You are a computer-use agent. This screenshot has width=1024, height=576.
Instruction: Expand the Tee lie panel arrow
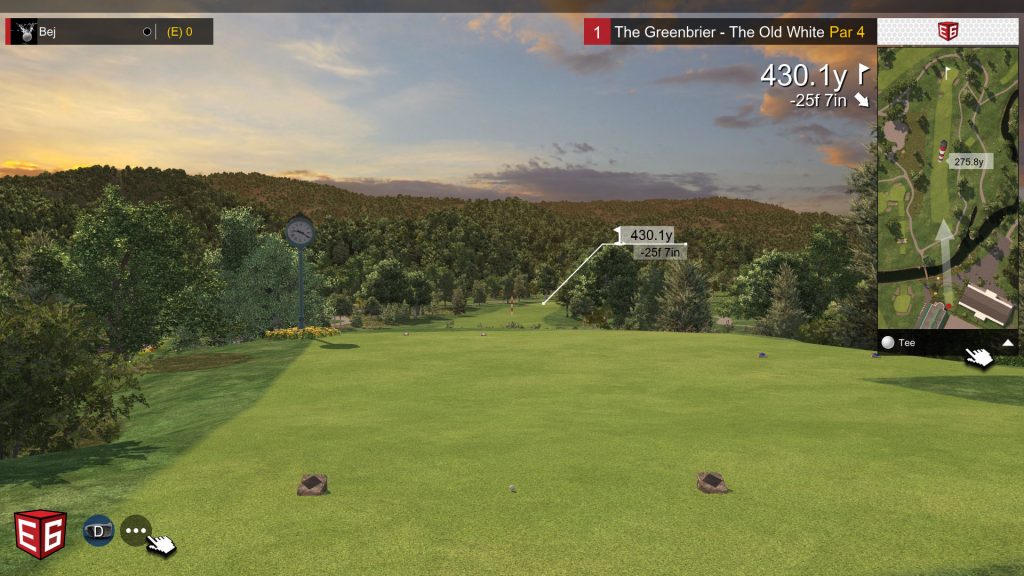coord(1008,342)
